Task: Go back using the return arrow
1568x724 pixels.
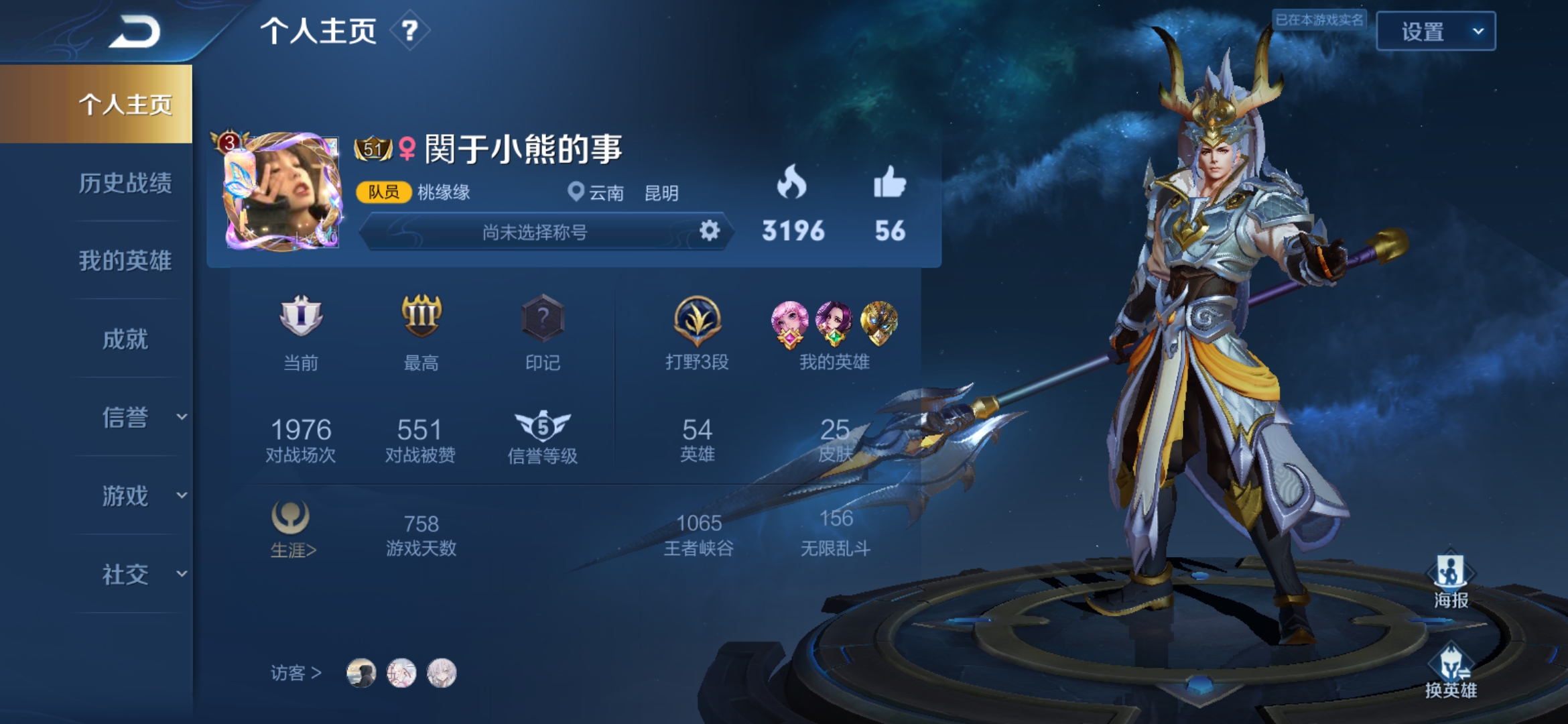Action: pos(136,32)
